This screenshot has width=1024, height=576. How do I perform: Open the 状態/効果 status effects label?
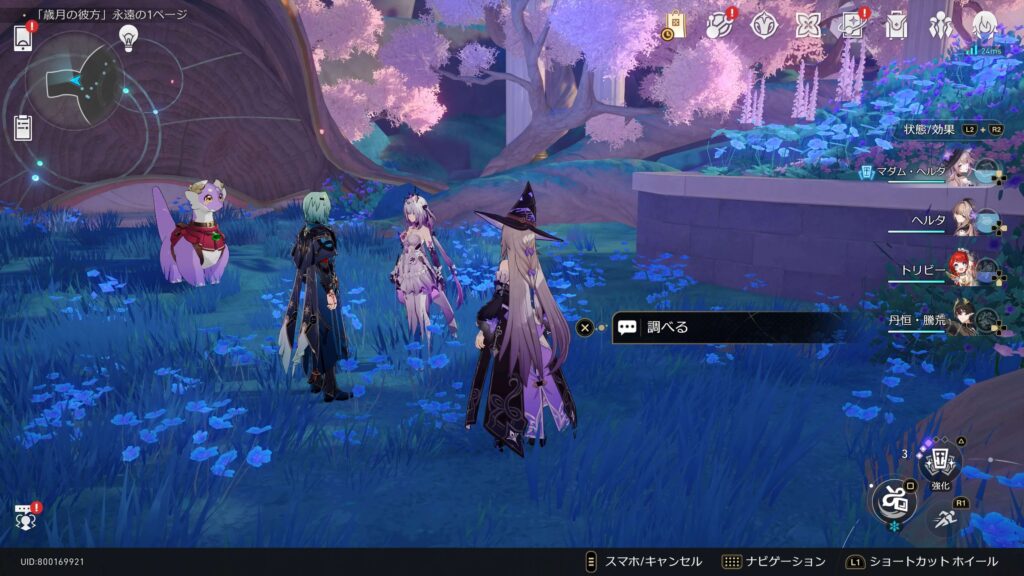tap(930, 129)
